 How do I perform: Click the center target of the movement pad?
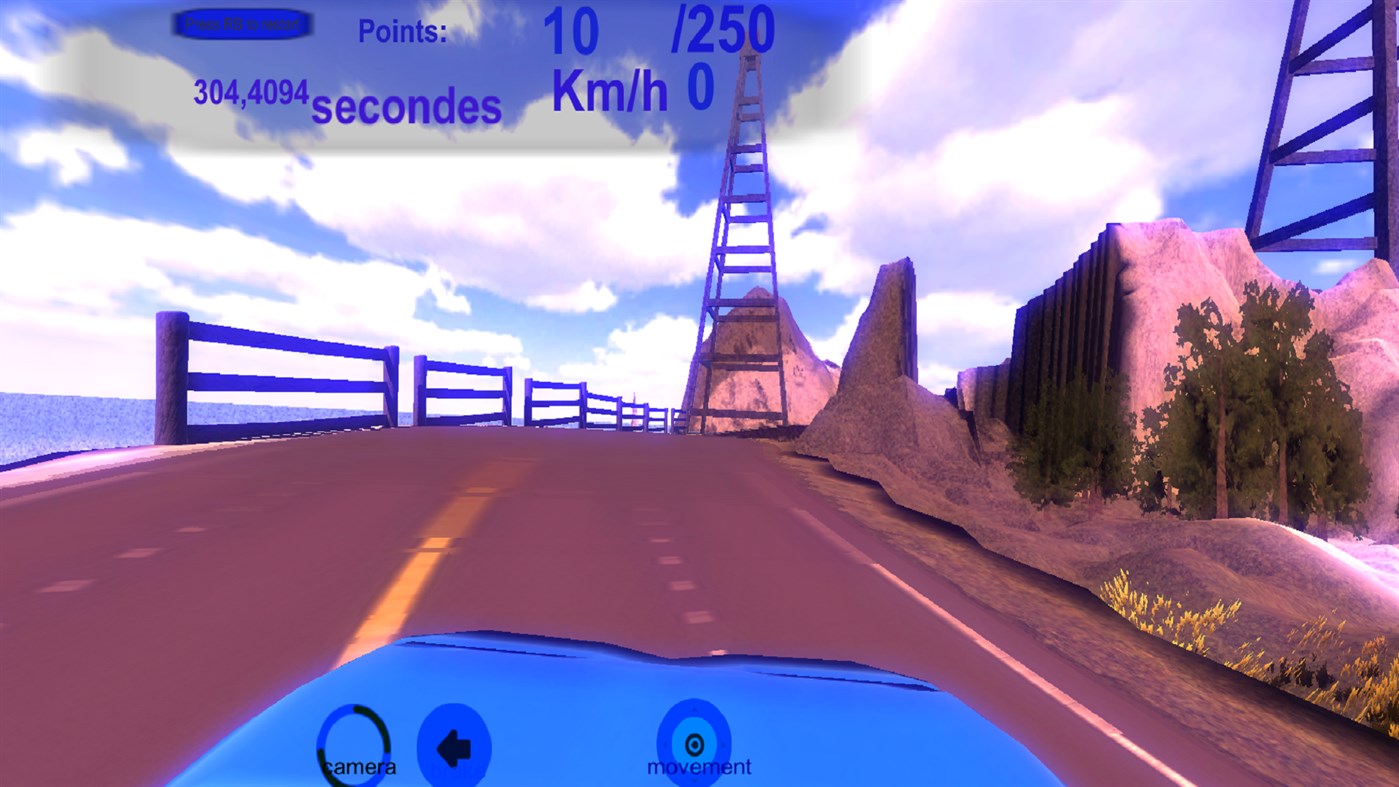coord(694,742)
